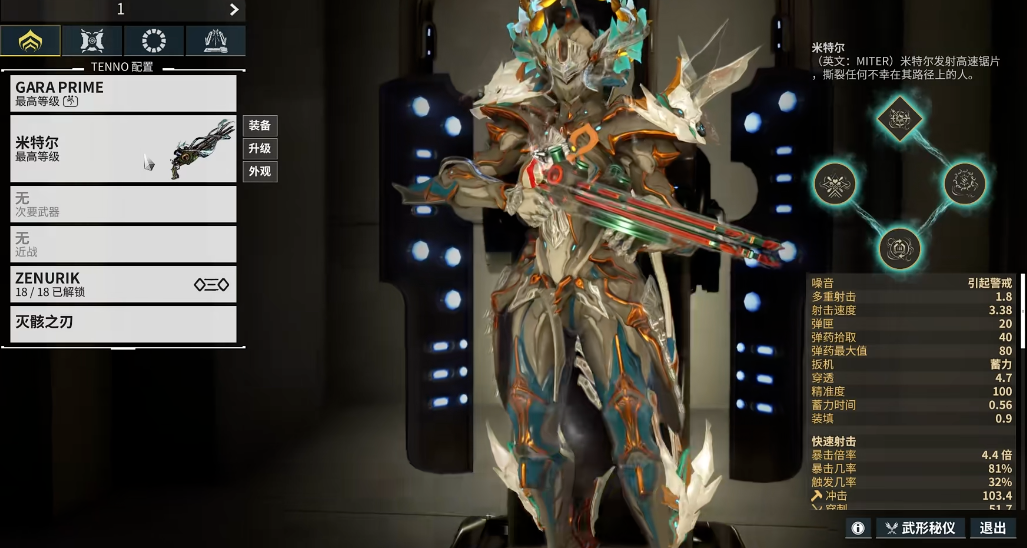Go to the next loadout configuration arrow
The image size is (1027, 548).
coord(234,10)
